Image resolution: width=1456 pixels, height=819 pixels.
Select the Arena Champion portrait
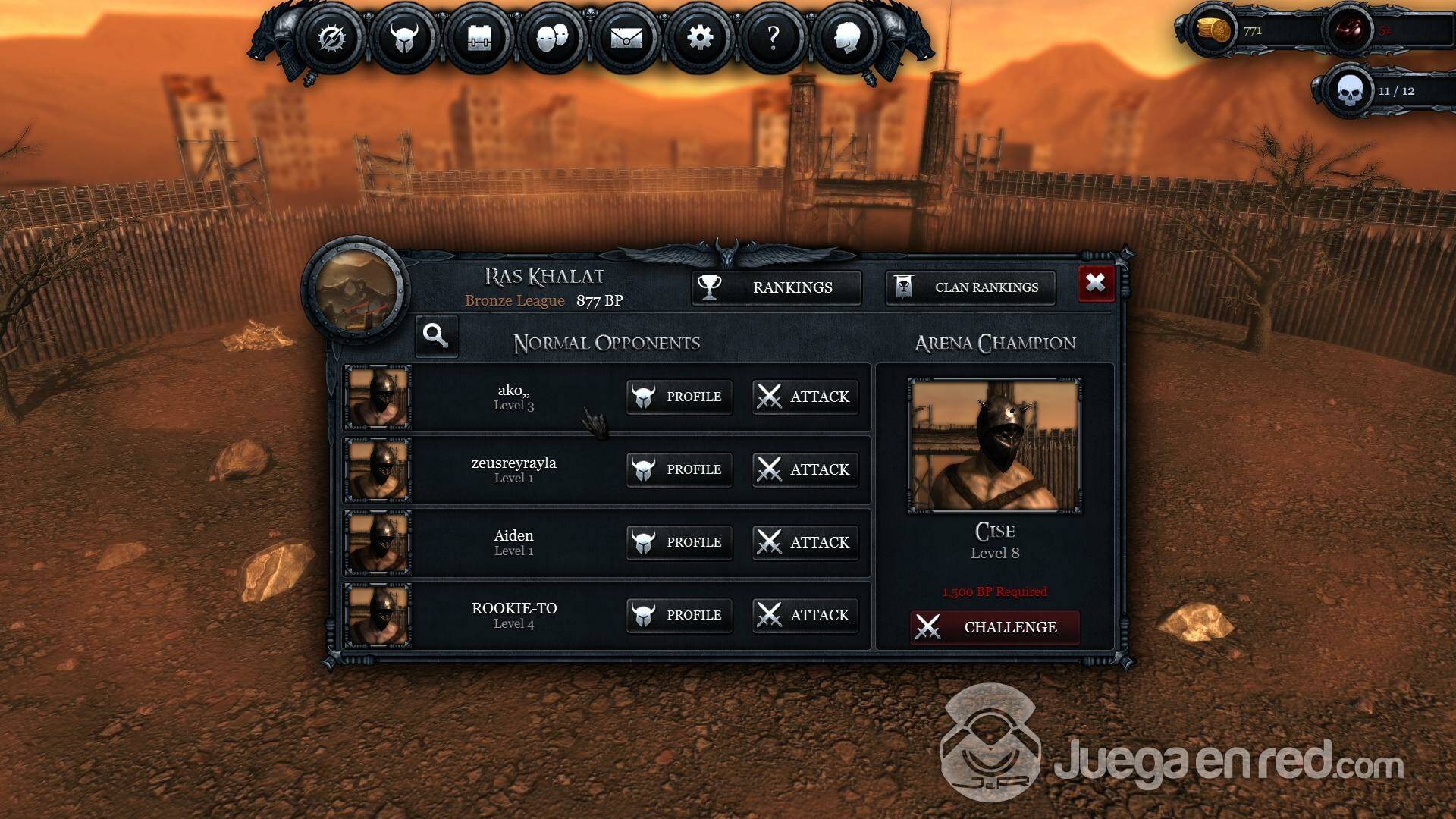click(x=994, y=446)
